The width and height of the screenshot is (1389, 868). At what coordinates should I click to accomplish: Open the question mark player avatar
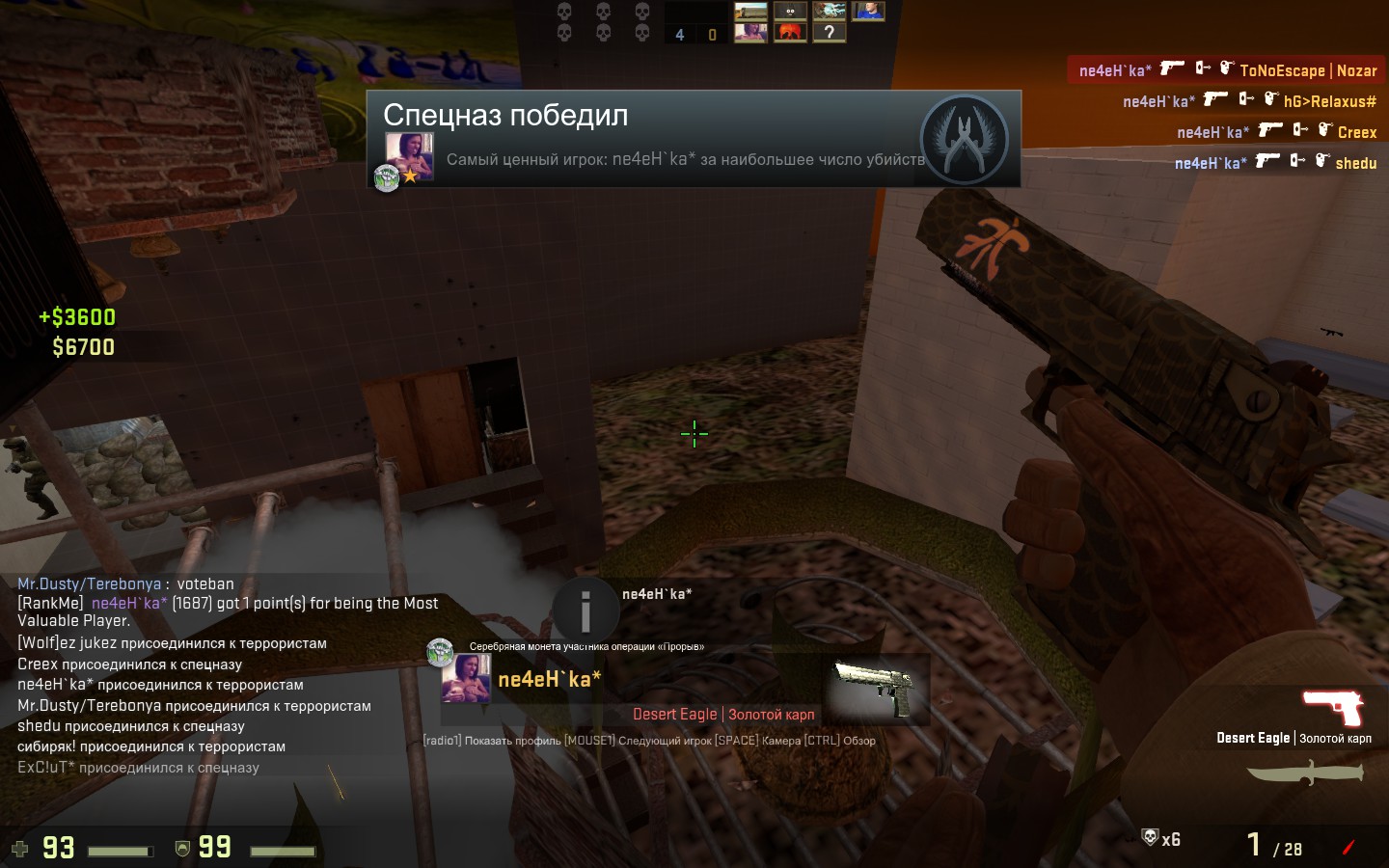click(829, 33)
